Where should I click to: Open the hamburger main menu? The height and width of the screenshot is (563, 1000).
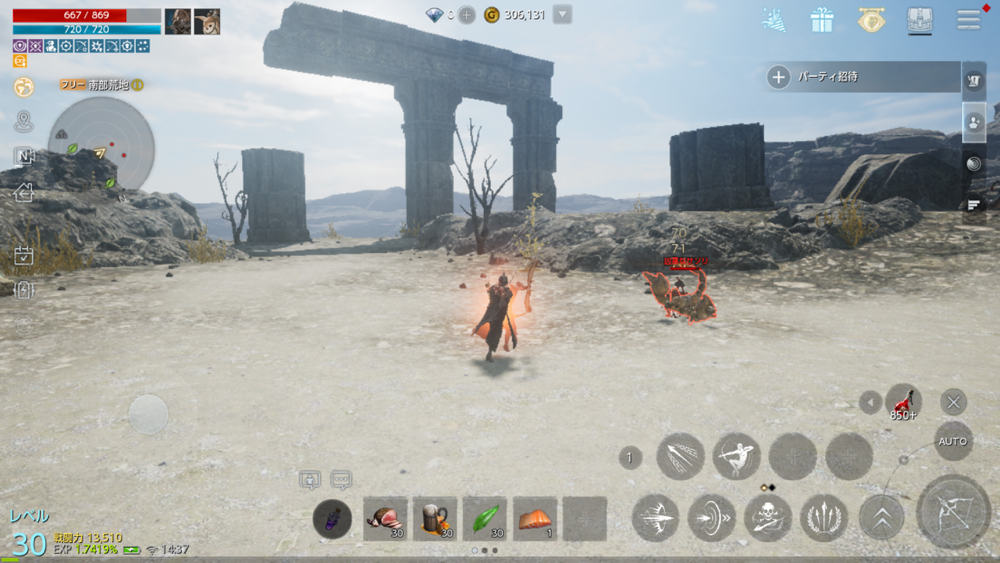[x=968, y=19]
